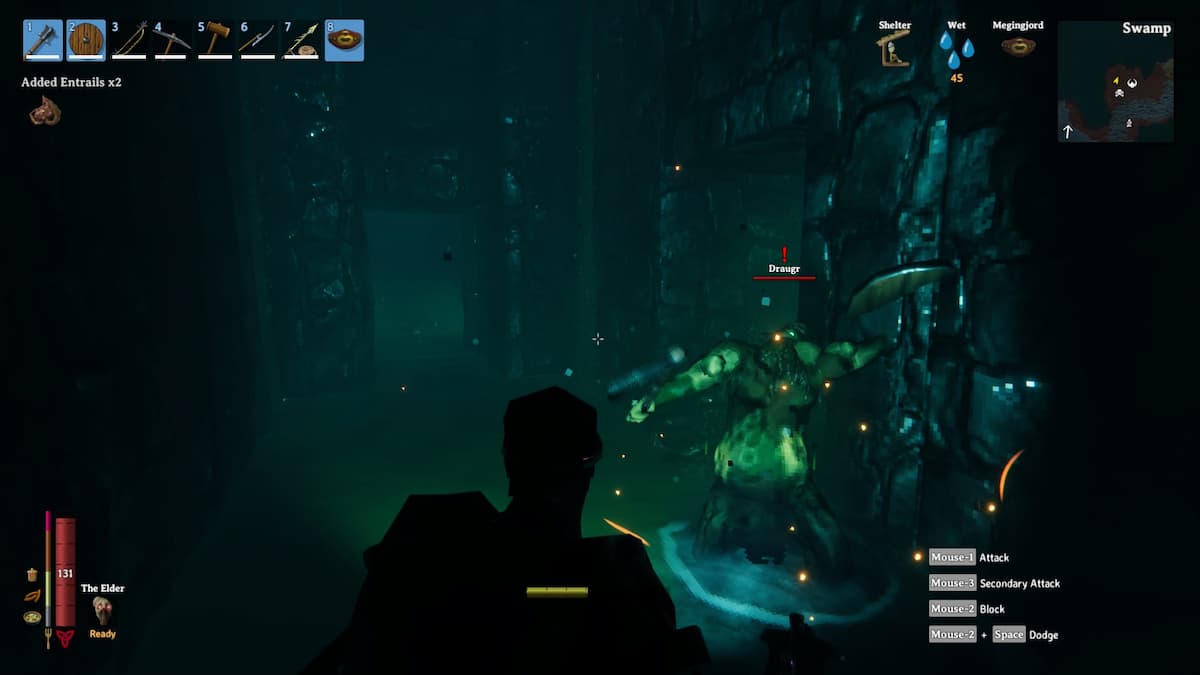Image resolution: width=1200 pixels, height=675 pixels.
Task: Pick the atgeir polearm in slot 6
Action: tap(258, 40)
